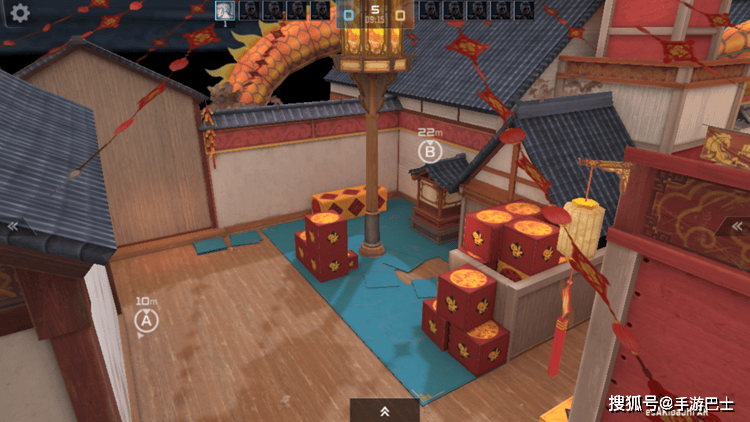This screenshot has height=422, width=750.
Task: Open the settings gear menu
Action: point(19,13)
